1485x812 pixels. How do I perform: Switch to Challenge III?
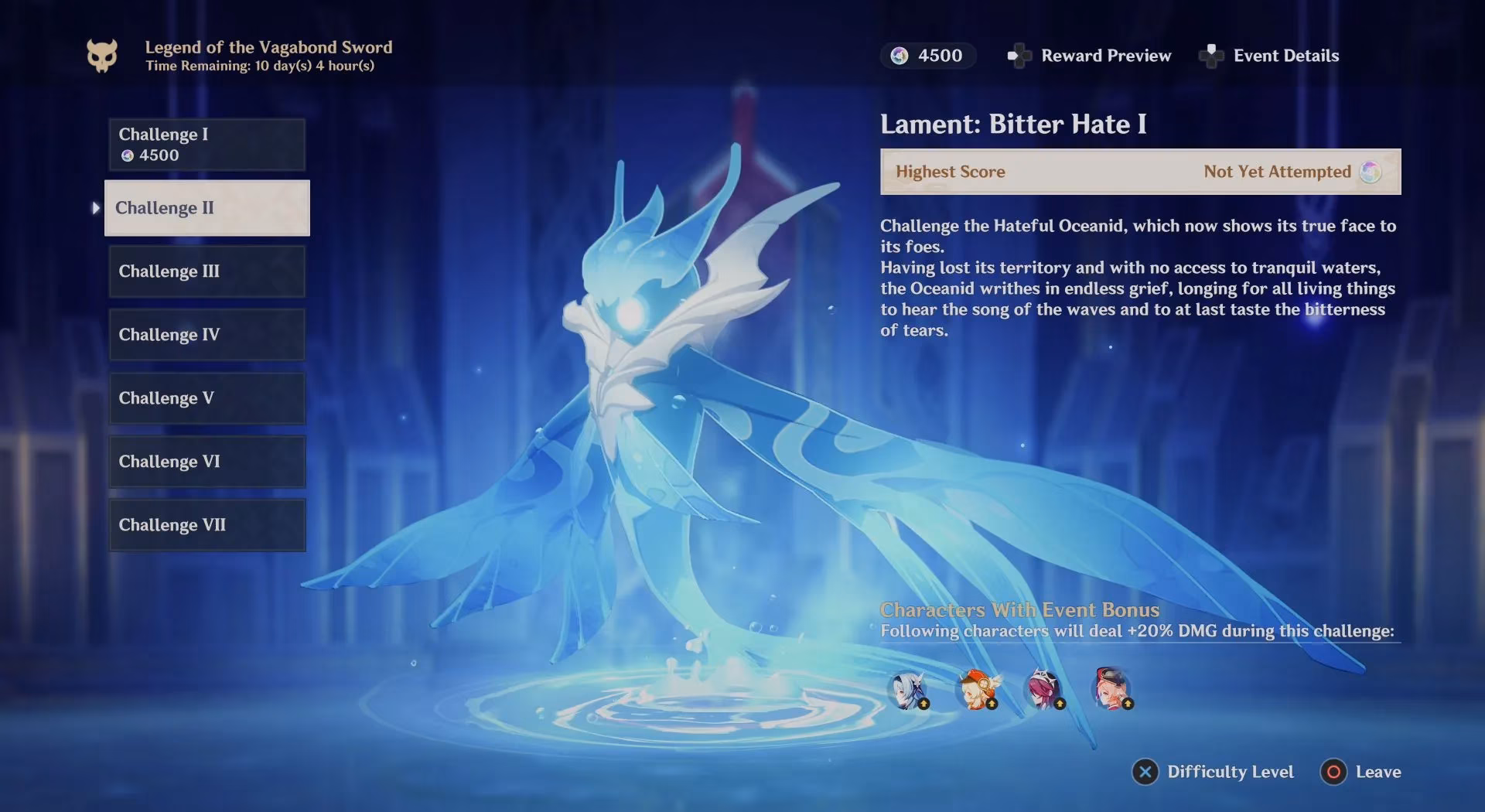tap(207, 271)
